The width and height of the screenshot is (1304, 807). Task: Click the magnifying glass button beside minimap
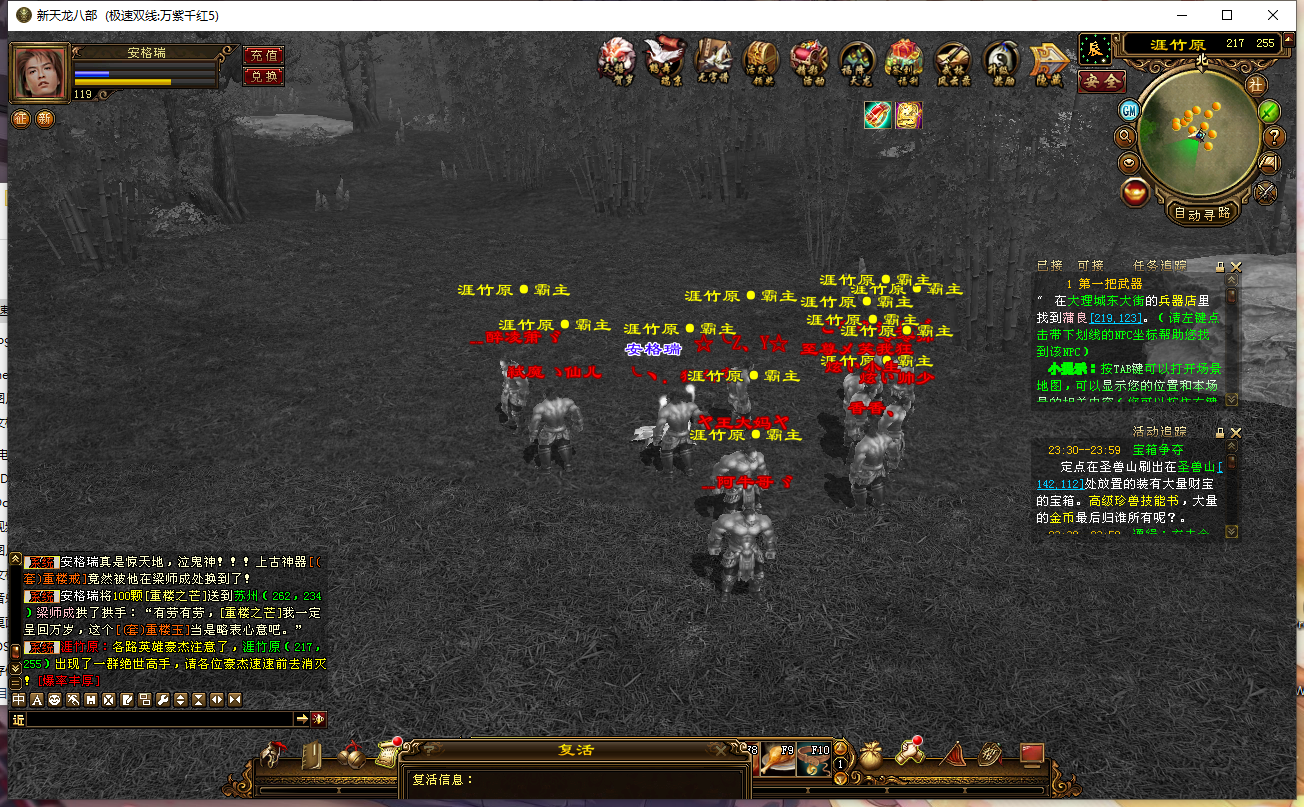click(1126, 136)
